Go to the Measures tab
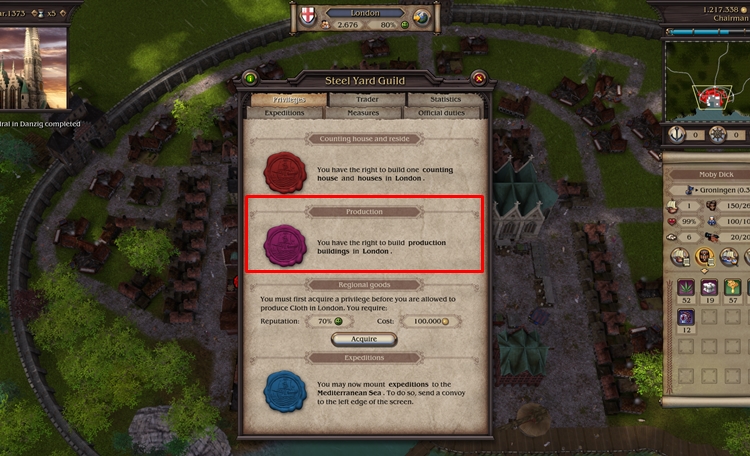 tap(365, 113)
